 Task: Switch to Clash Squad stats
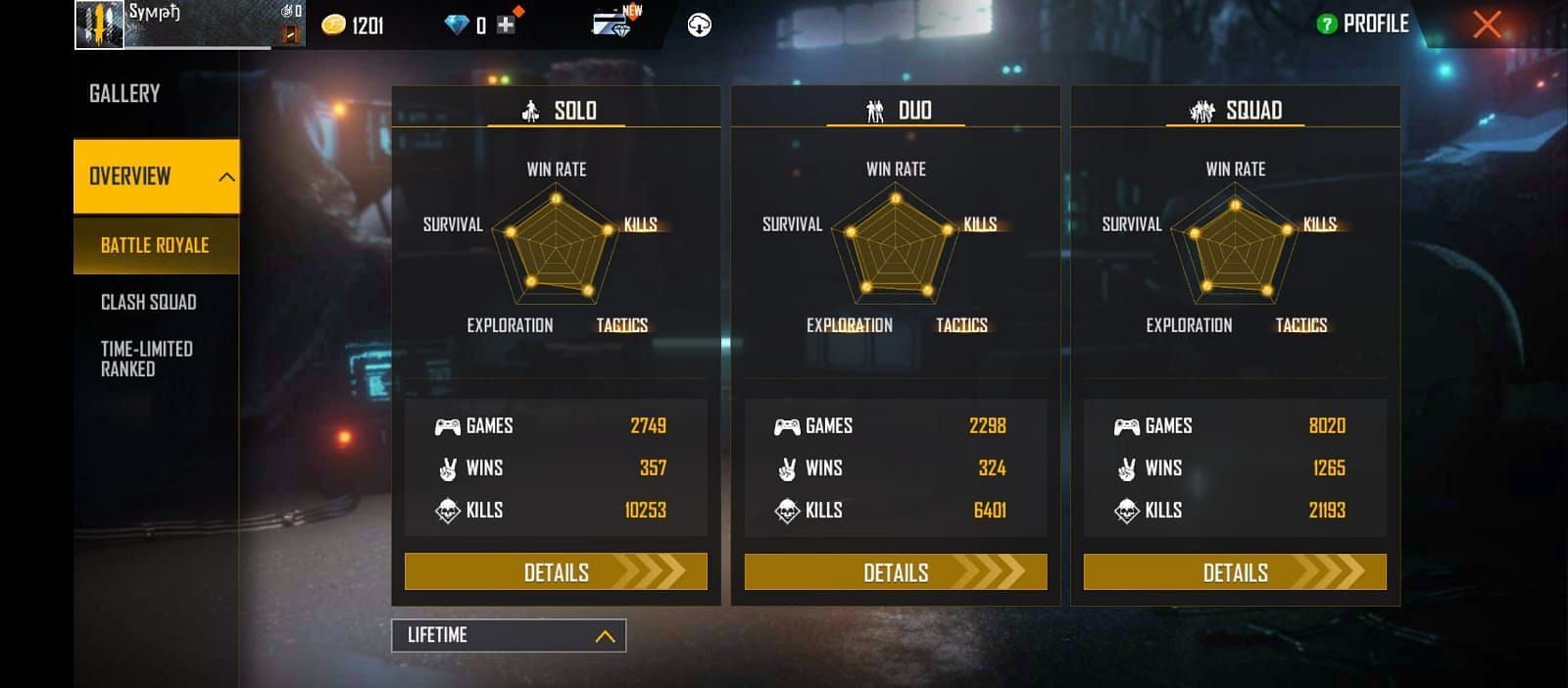[149, 302]
